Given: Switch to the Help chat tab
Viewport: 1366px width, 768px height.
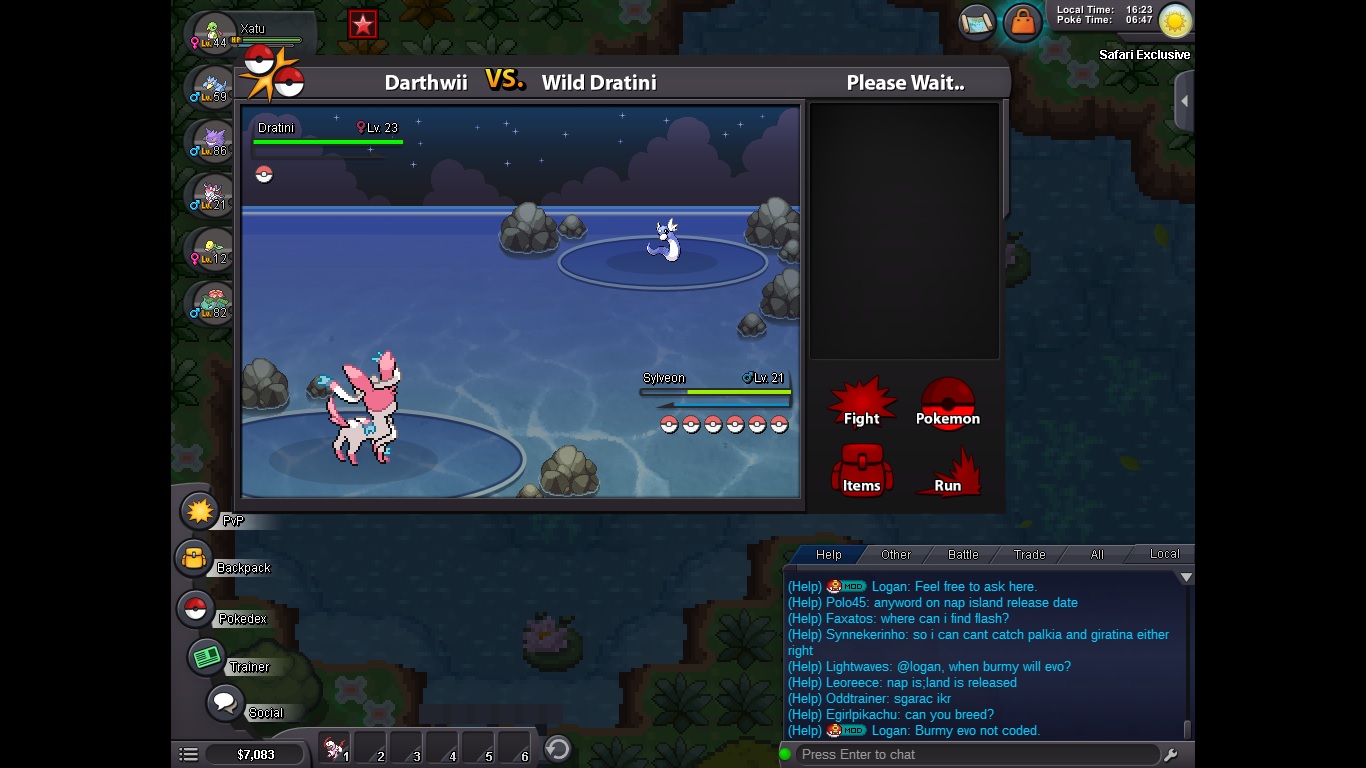Looking at the screenshot, I should tap(828, 554).
